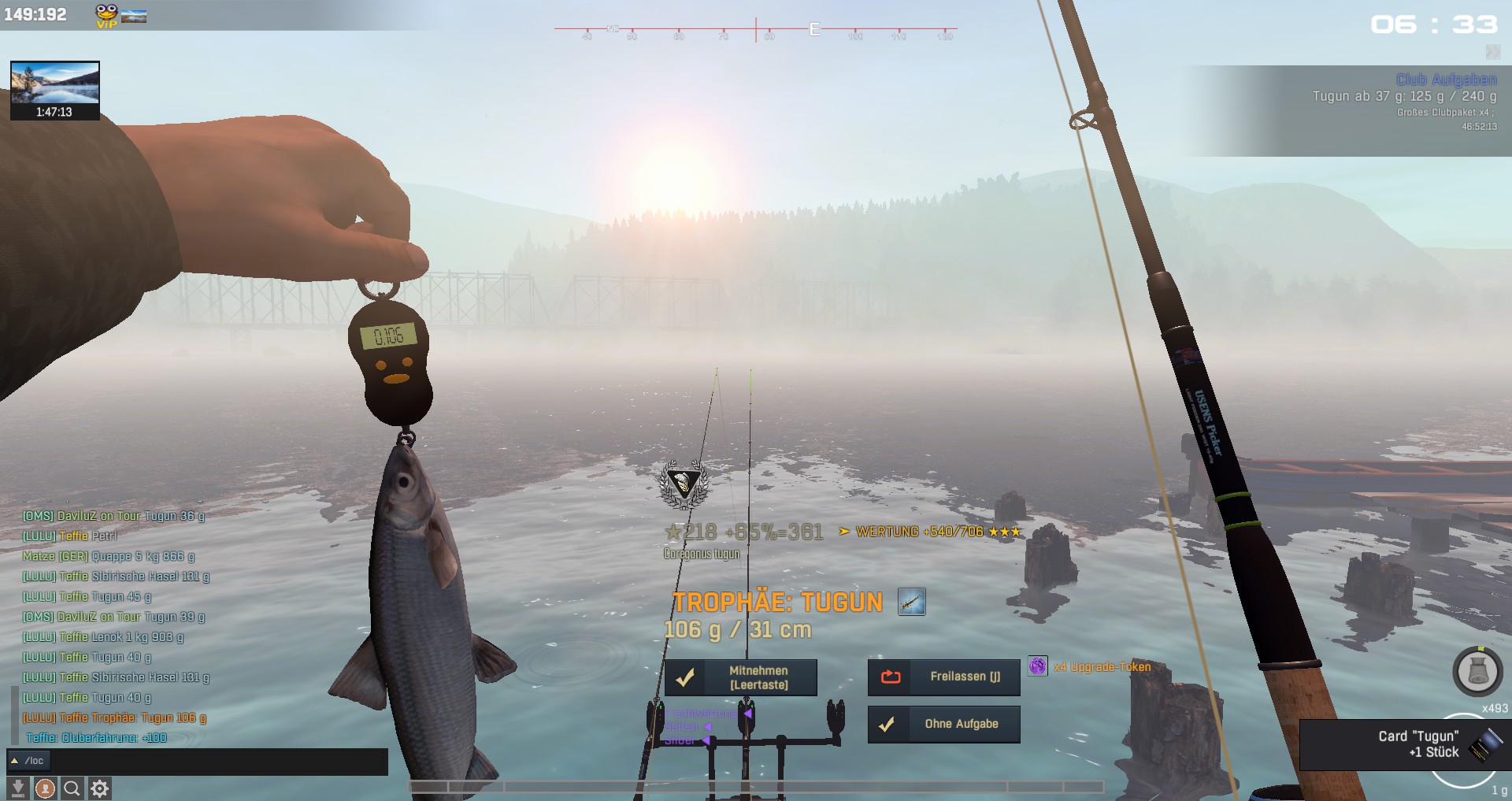This screenshot has height=801, width=1512.
Task: Release the fish via Freilassen
Action: click(x=943, y=677)
